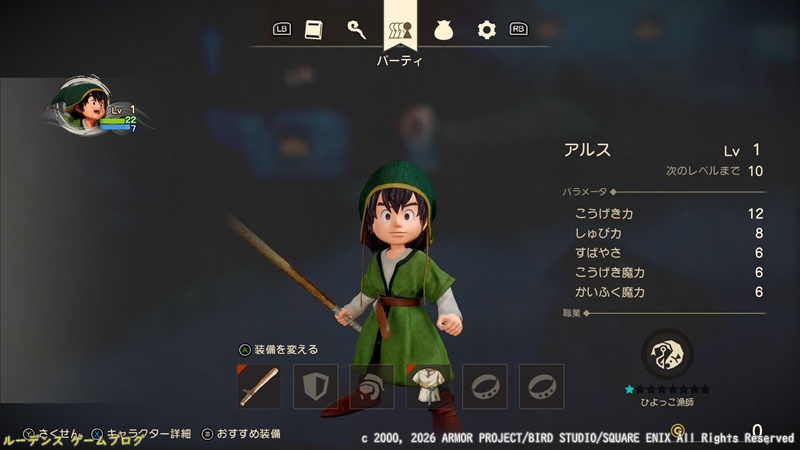800x450 pixels.
Task: Click the 装備を変える change equipment option
Action: tap(278, 350)
